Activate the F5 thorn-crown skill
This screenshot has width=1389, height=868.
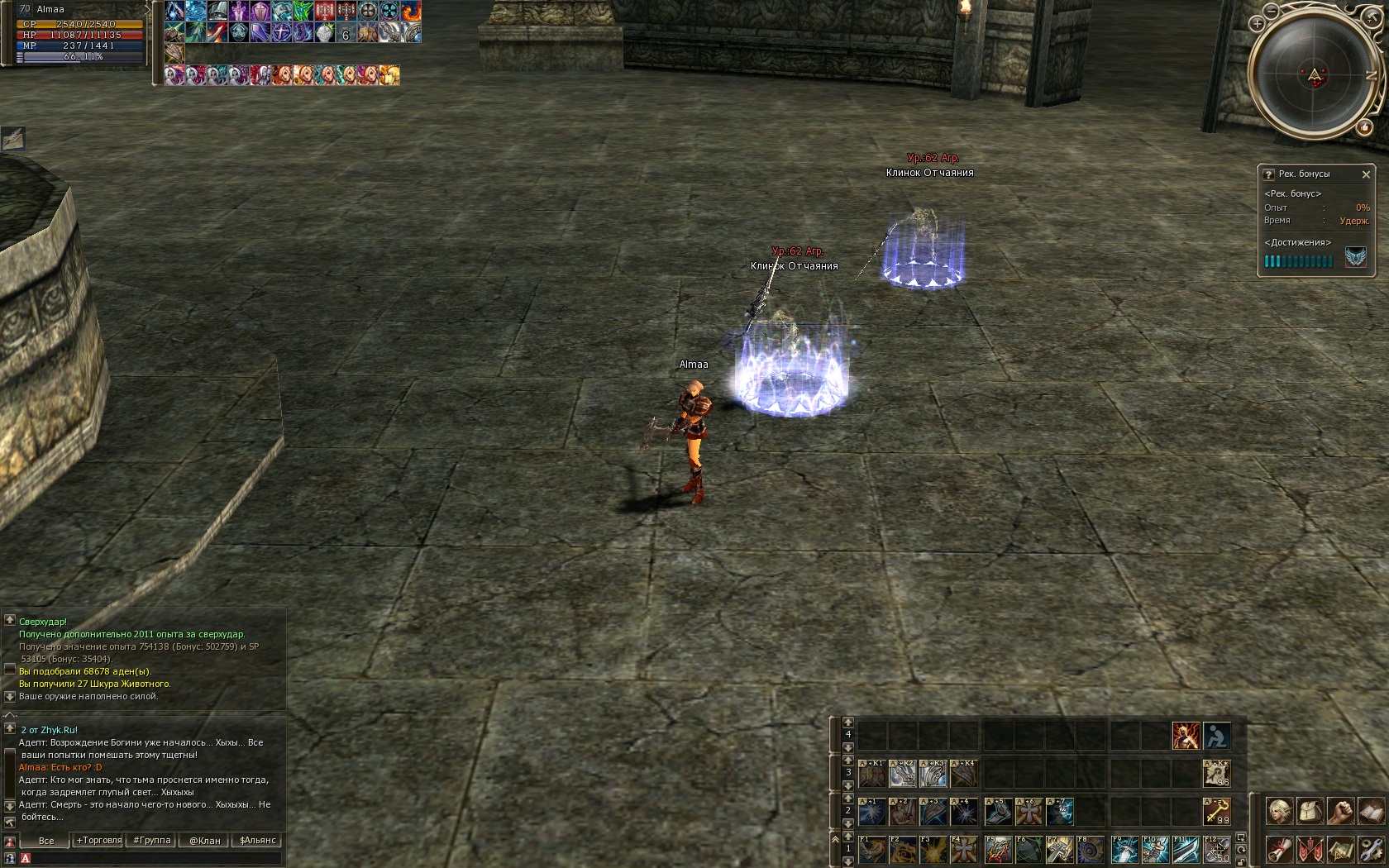click(x=998, y=850)
